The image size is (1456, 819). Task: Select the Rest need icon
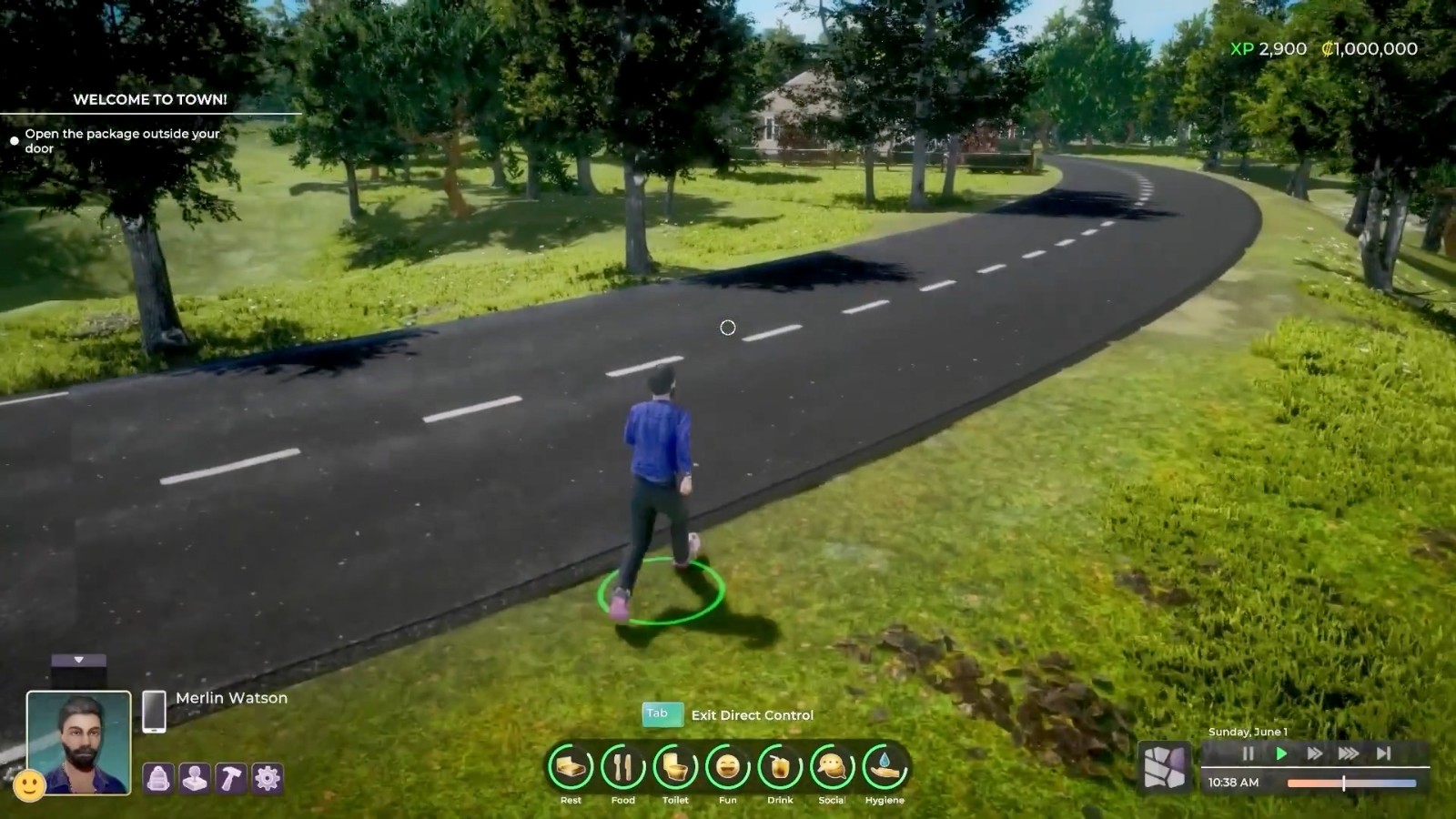click(x=571, y=768)
